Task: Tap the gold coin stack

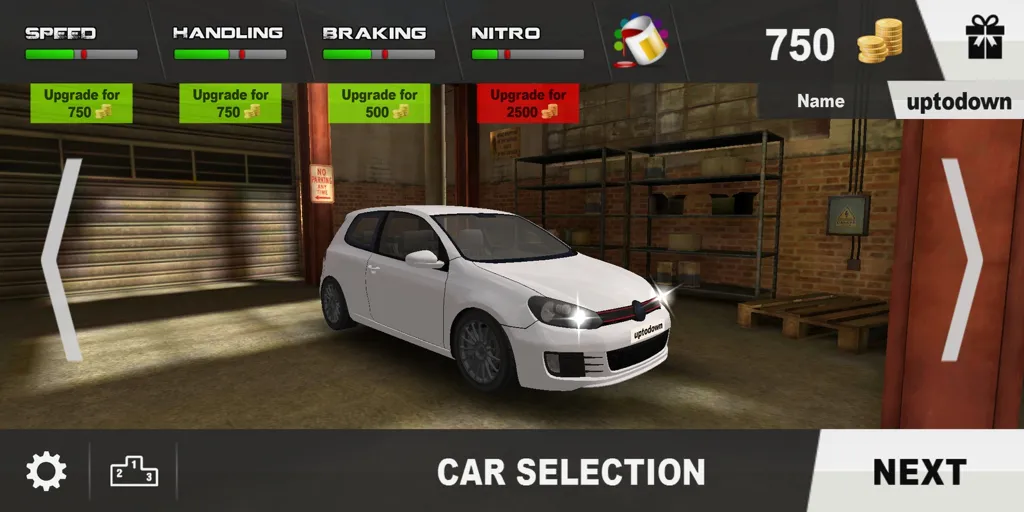Action: point(880,42)
